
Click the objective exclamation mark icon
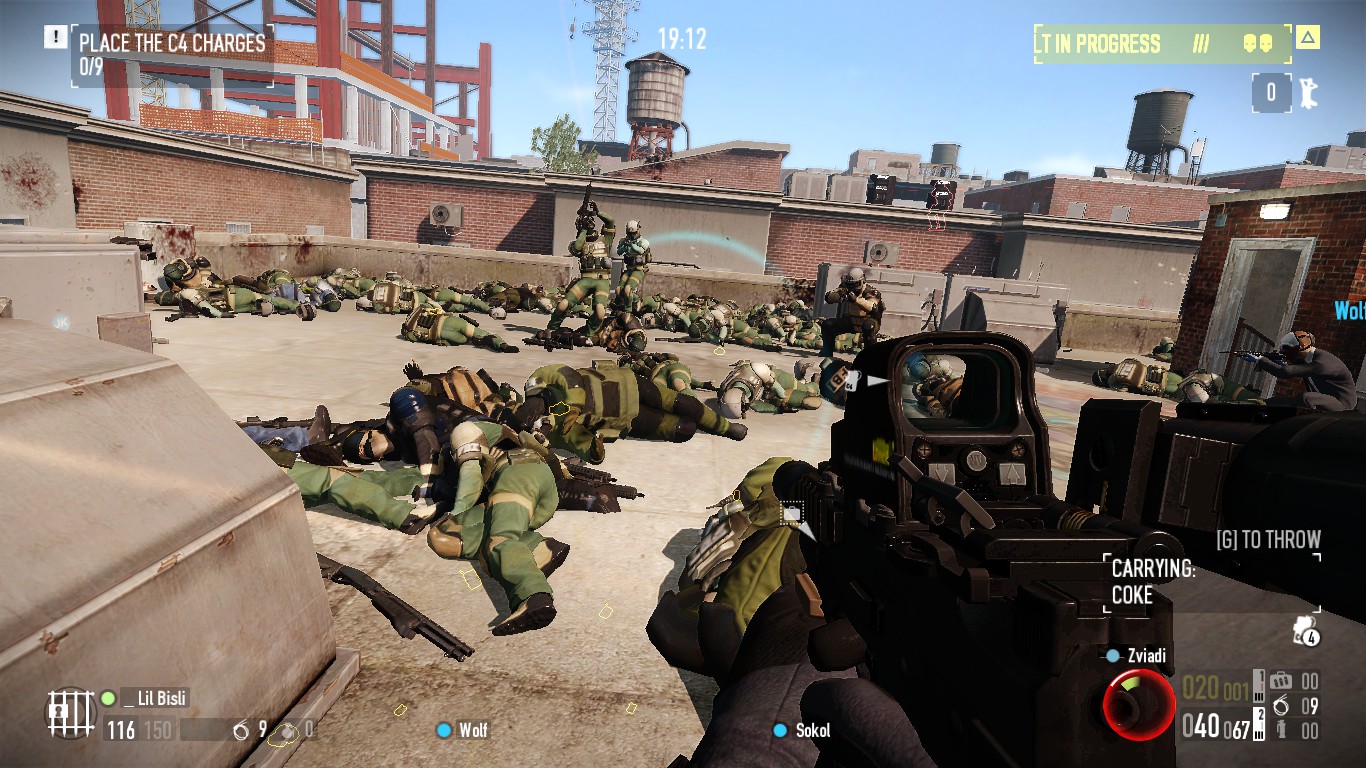[54, 37]
